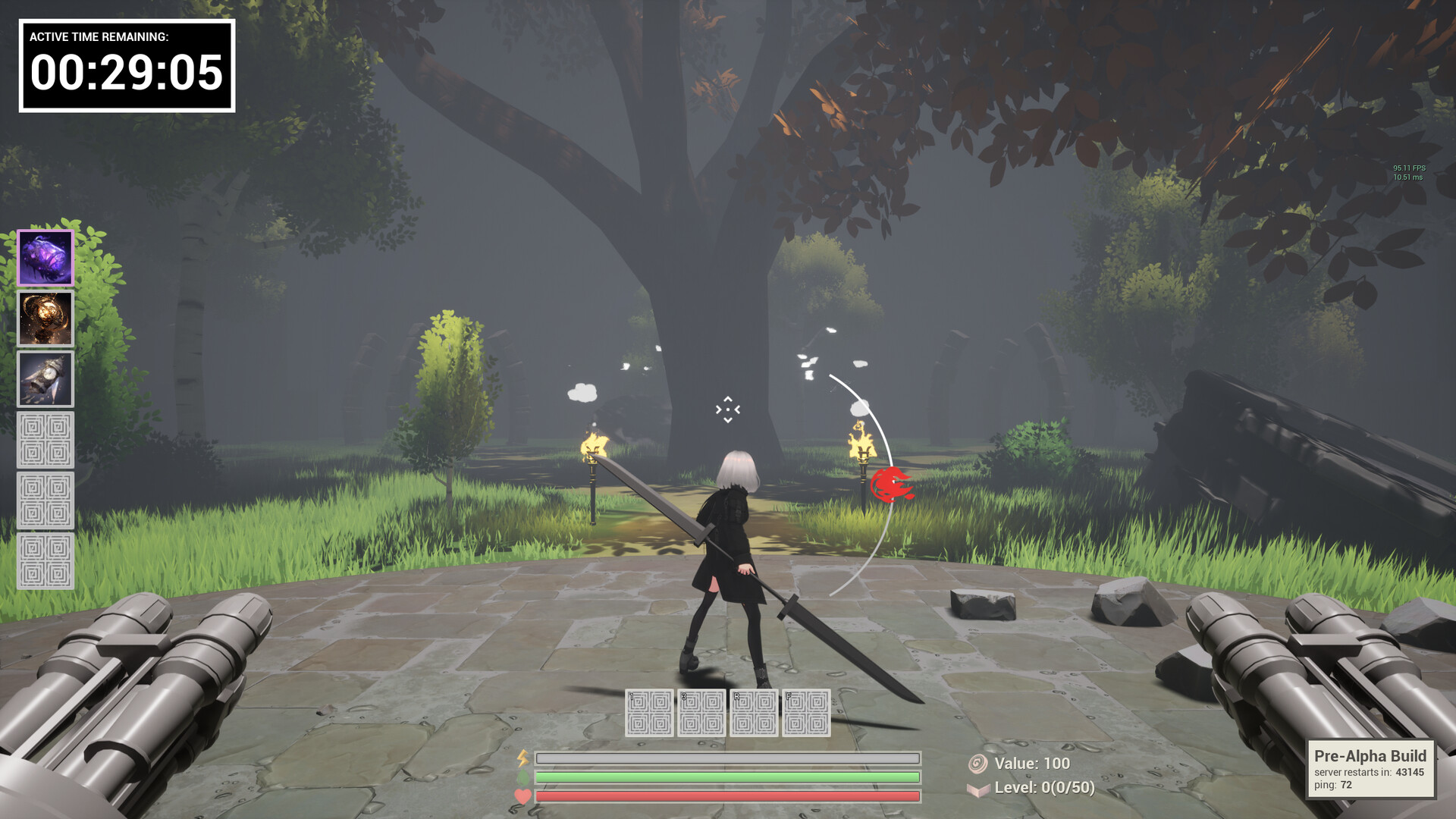Click the badge icon beside Level: 0(0/50)
The height and width of the screenshot is (819, 1456).
coord(978,789)
